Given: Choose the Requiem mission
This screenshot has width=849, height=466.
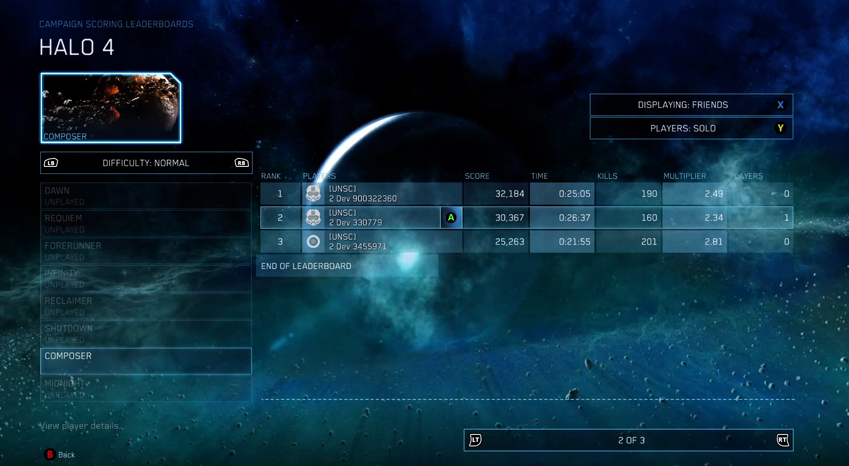Looking at the screenshot, I should point(145,223).
